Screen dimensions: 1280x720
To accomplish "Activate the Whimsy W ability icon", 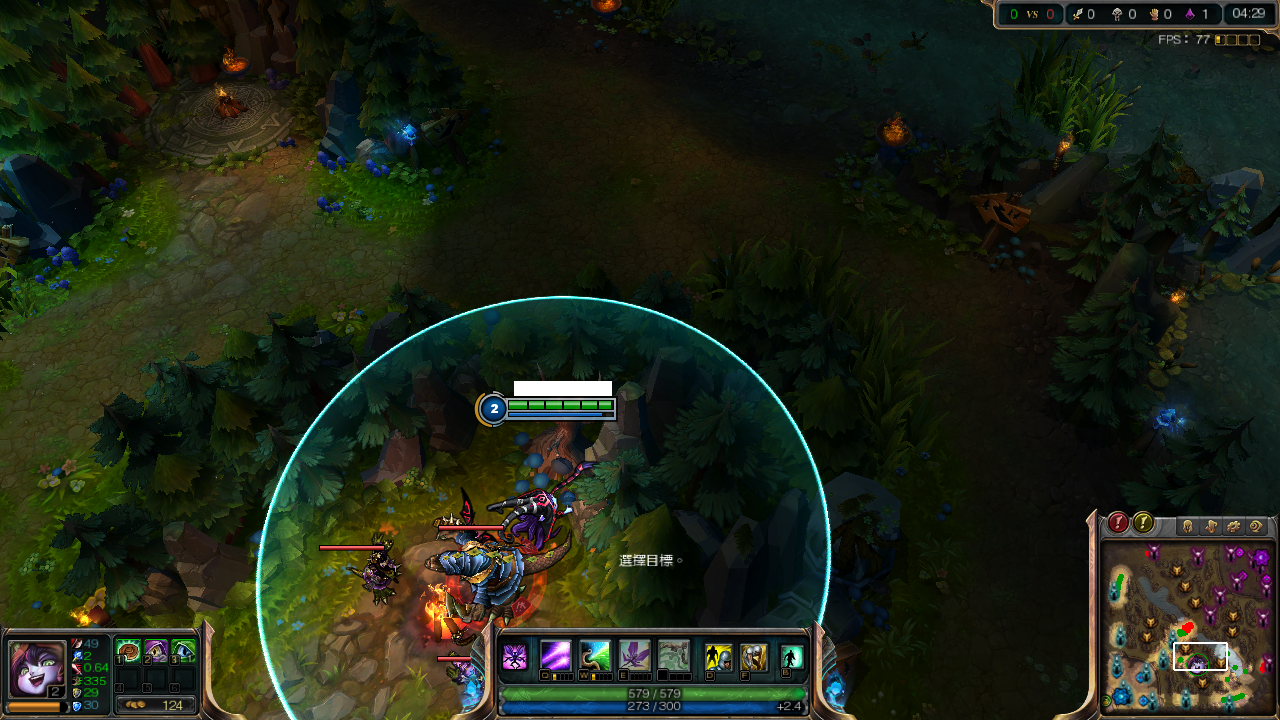I will click(595, 656).
